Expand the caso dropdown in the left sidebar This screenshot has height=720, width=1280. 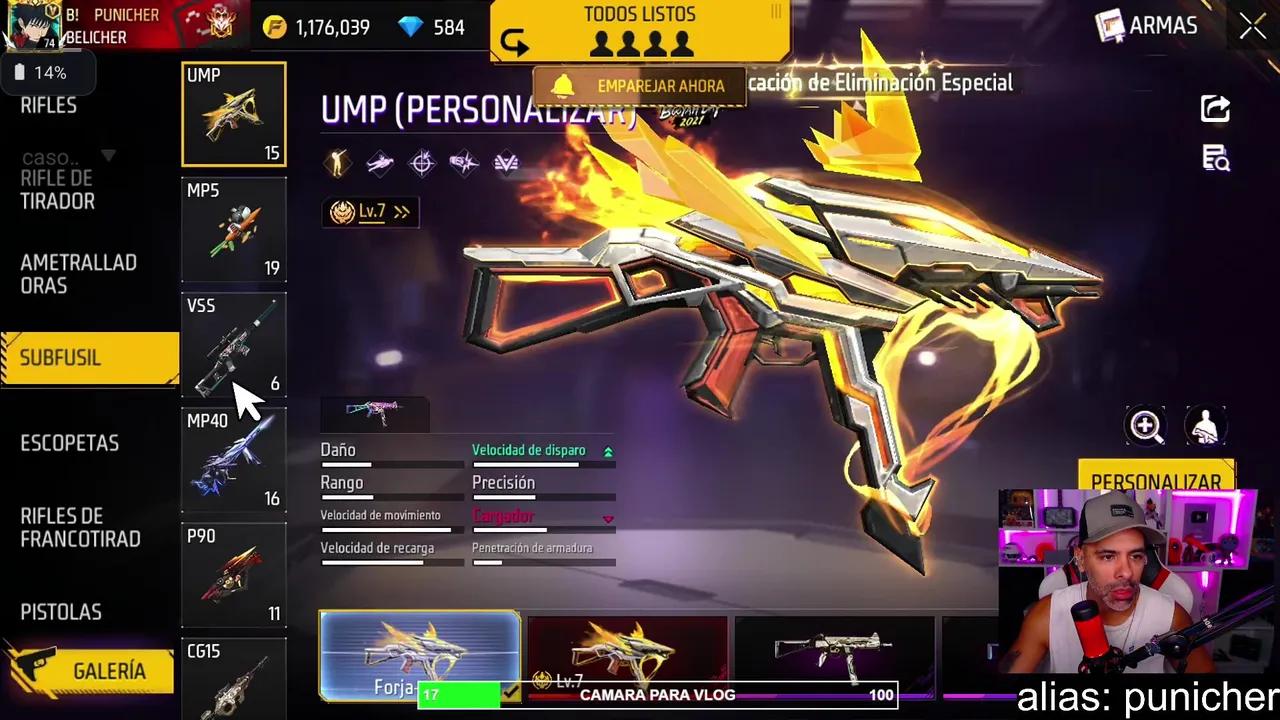coord(109,157)
